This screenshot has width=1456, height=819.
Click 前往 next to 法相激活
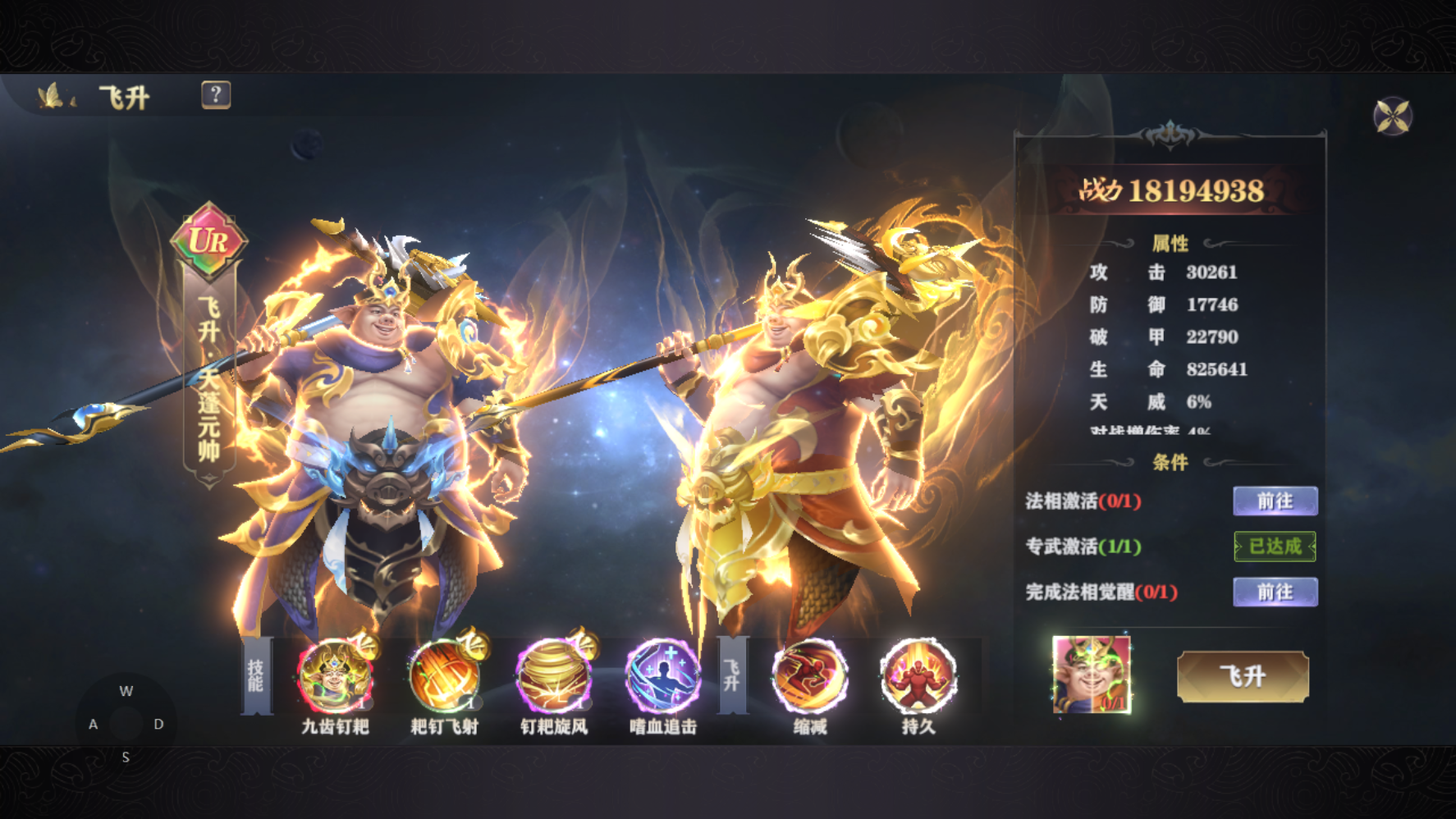(1275, 501)
